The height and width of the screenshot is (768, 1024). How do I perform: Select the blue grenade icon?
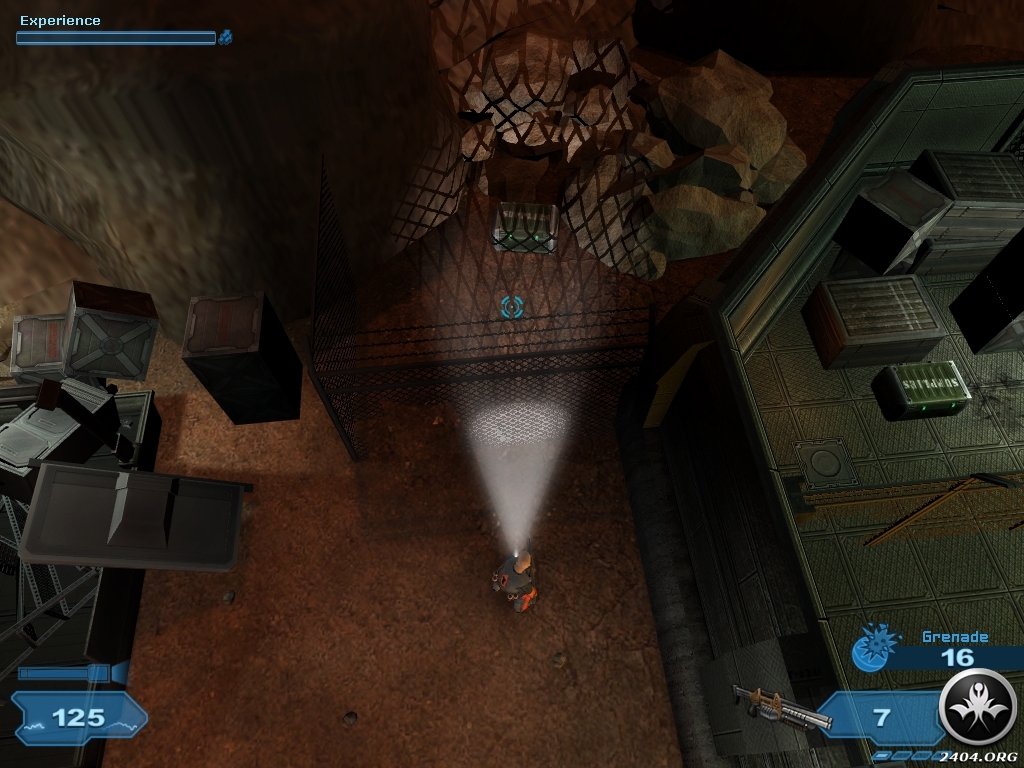tap(867, 647)
